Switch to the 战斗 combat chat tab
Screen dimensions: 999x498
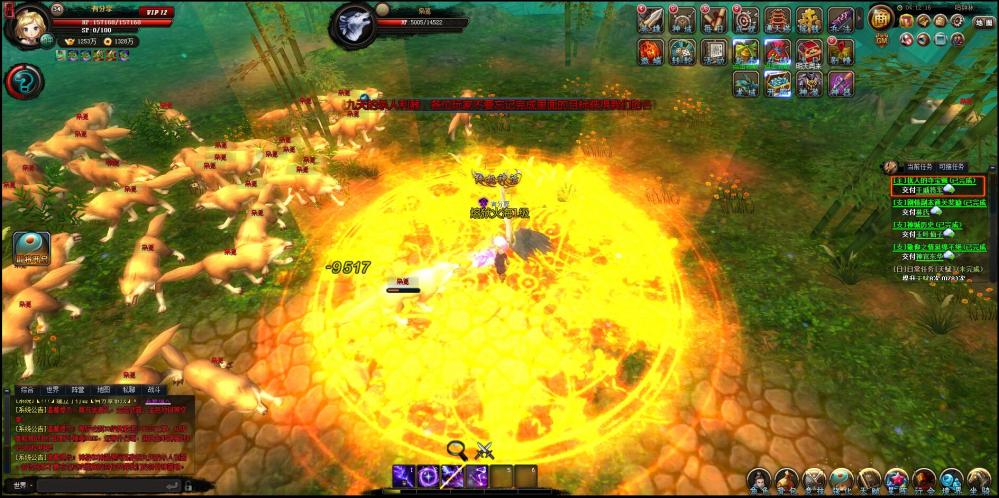pos(154,389)
